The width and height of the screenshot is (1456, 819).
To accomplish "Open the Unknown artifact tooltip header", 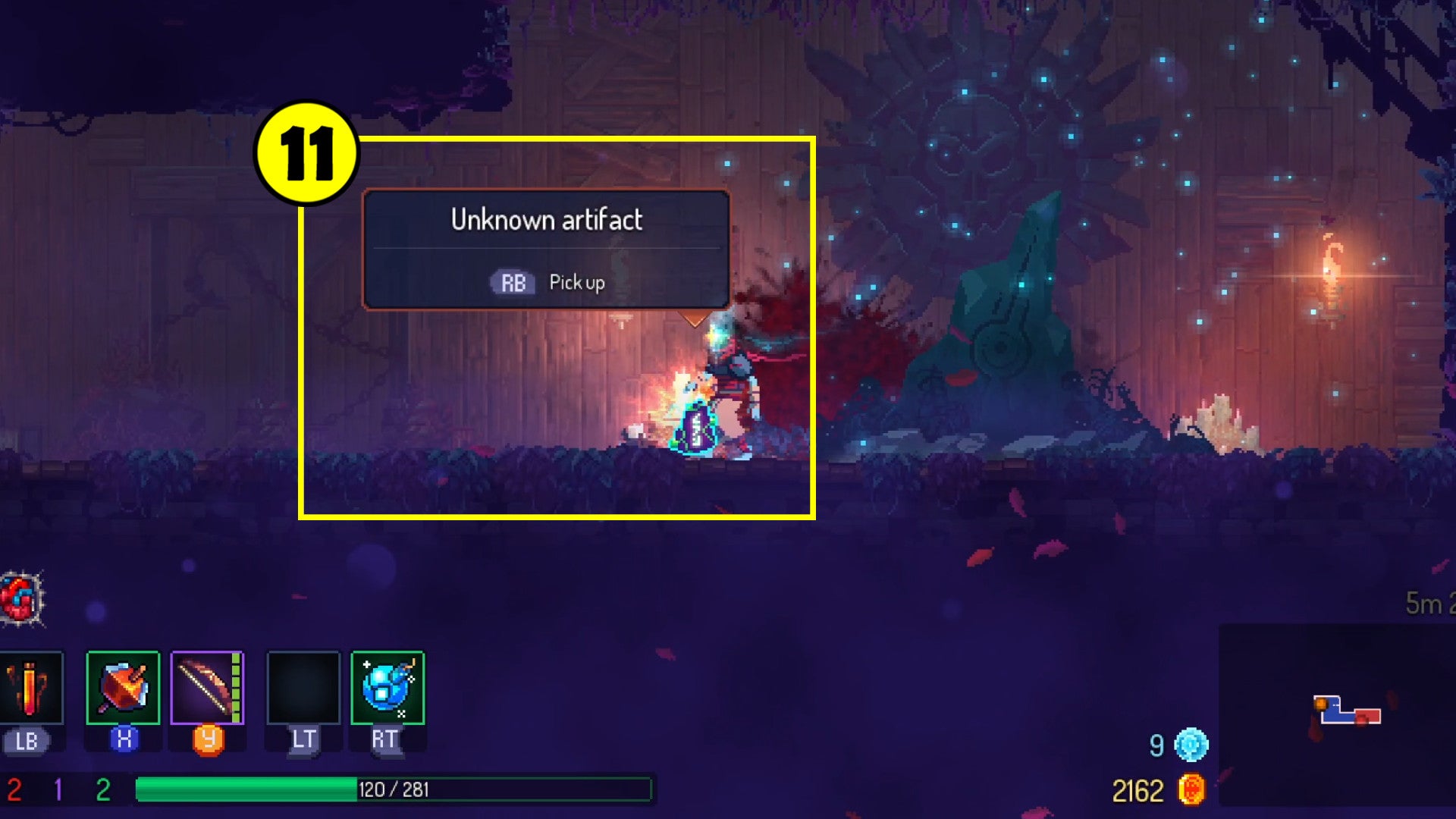I will 548,221.
